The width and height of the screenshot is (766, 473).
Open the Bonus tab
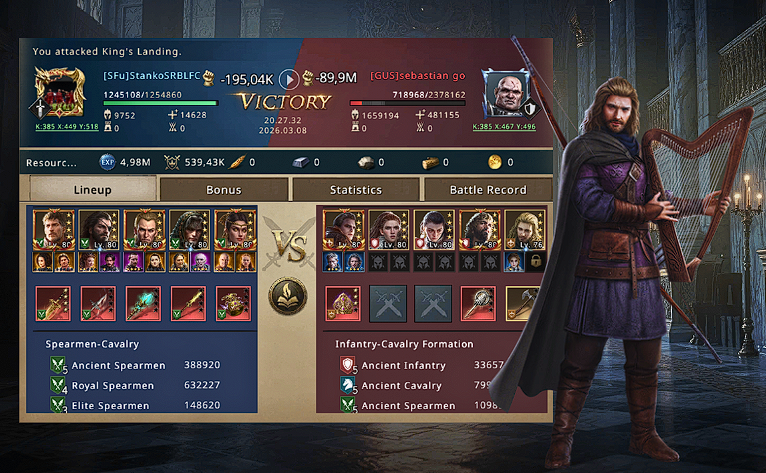224,189
